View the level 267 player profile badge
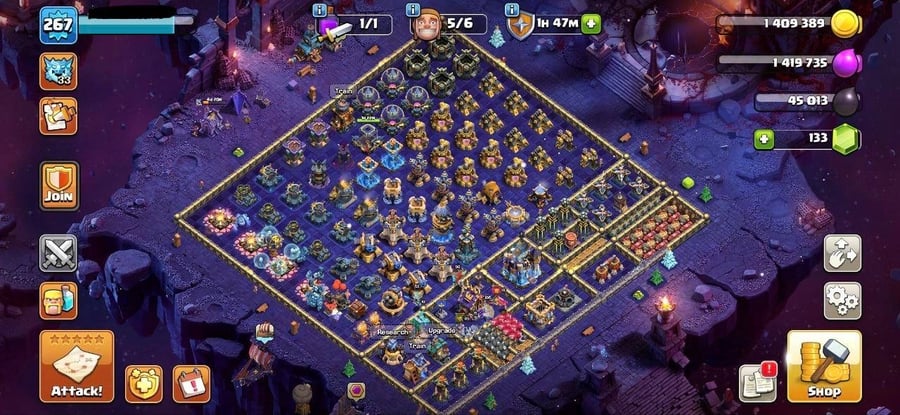This screenshot has height=415, width=900. [x=58, y=25]
